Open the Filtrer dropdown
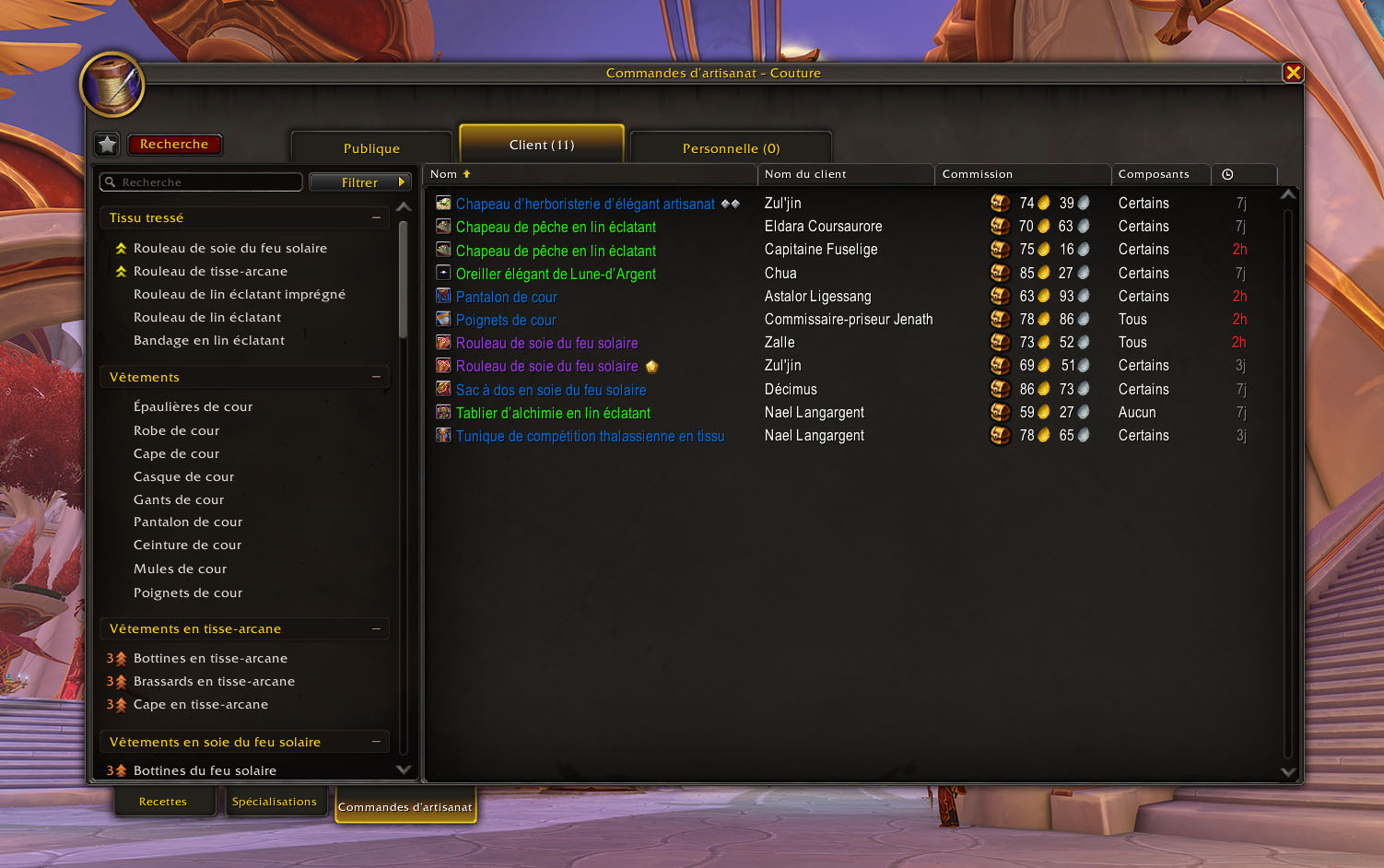 click(360, 182)
